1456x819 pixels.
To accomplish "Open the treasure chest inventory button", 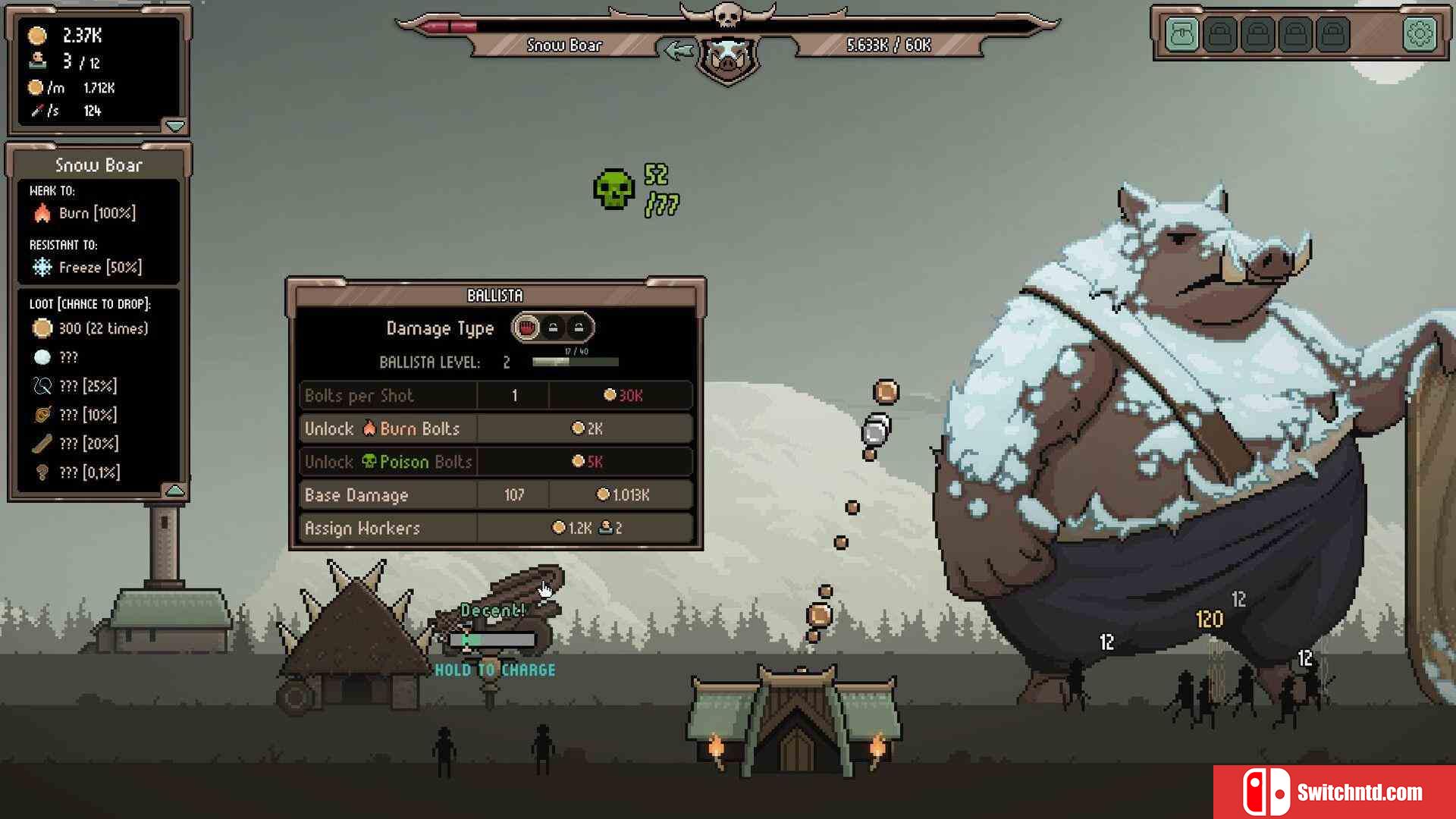I will pos(1182,34).
